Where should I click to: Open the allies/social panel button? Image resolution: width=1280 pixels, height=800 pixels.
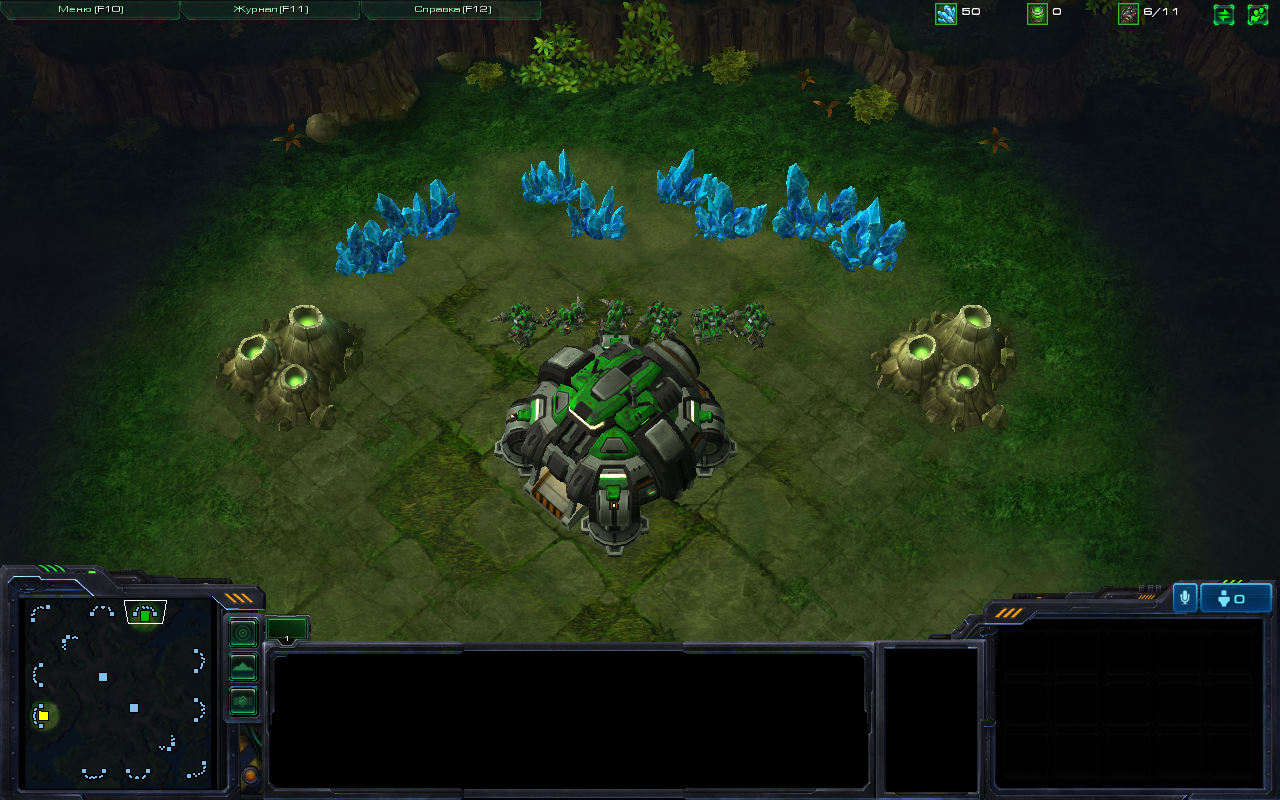pos(1257,15)
